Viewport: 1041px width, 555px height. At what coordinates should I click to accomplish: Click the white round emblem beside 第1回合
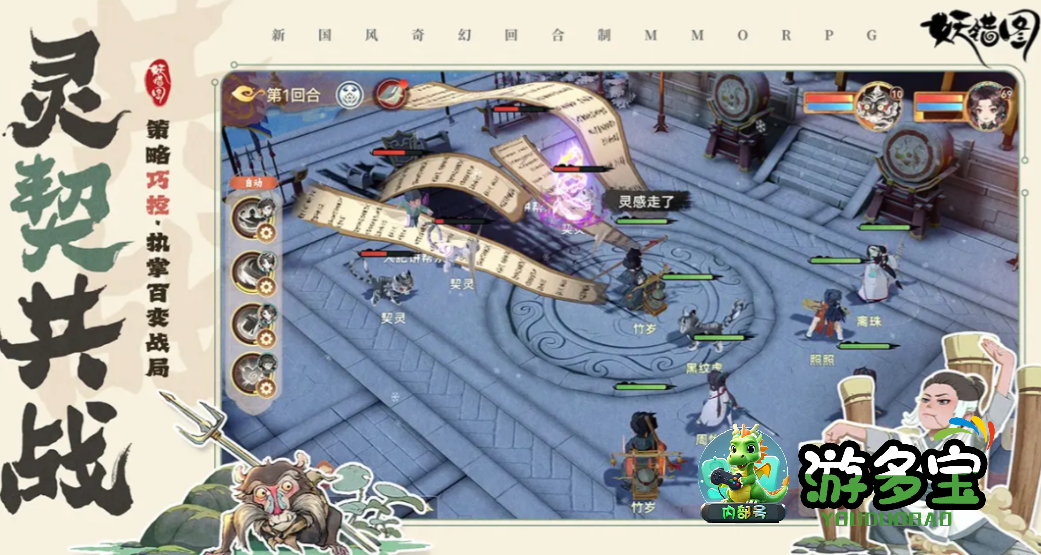[x=349, y=94]
